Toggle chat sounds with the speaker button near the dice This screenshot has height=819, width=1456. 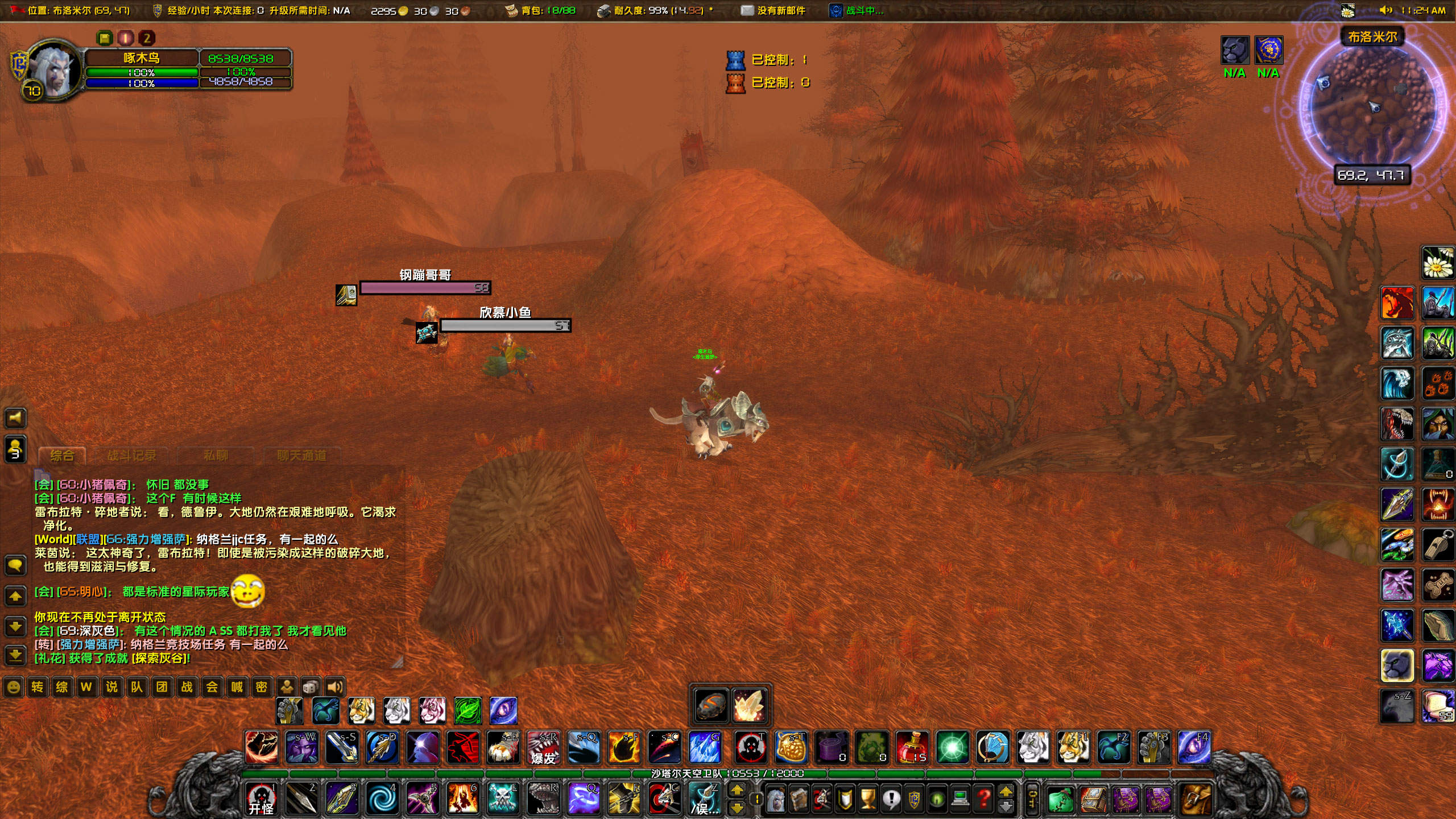334,686
